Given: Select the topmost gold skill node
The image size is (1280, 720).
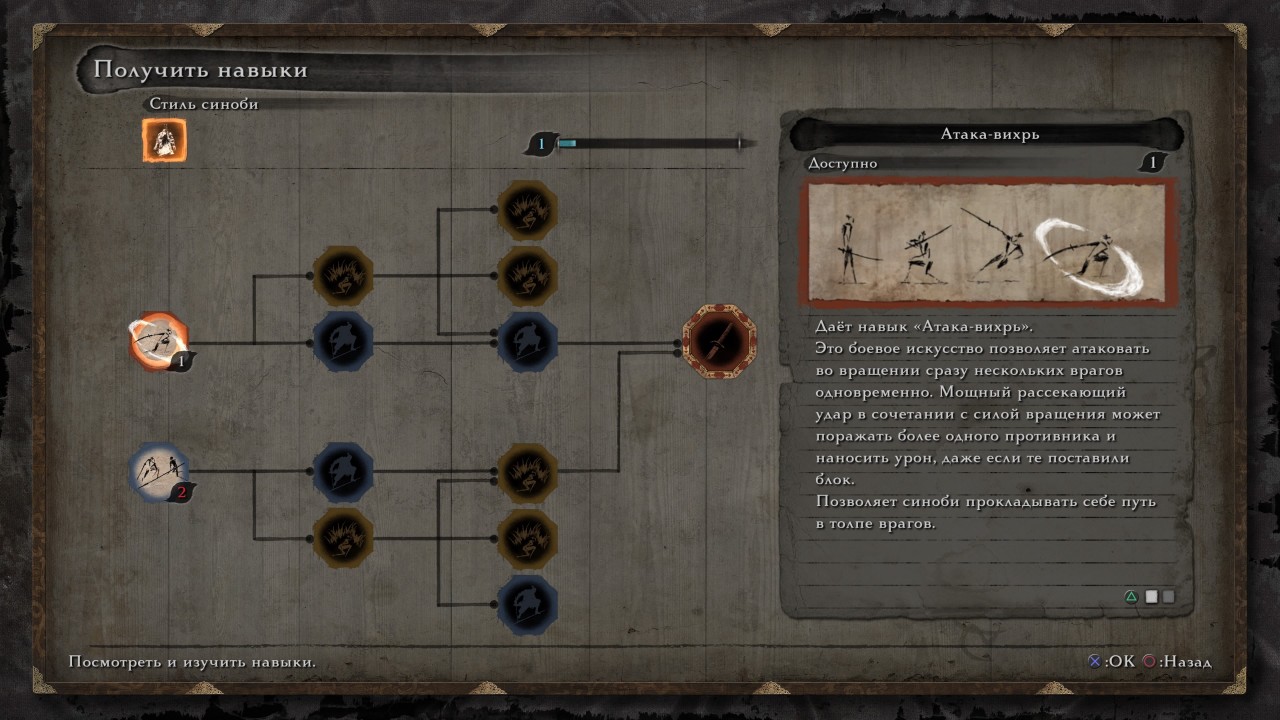Looking at the screenshot, I should pos(525,211).
